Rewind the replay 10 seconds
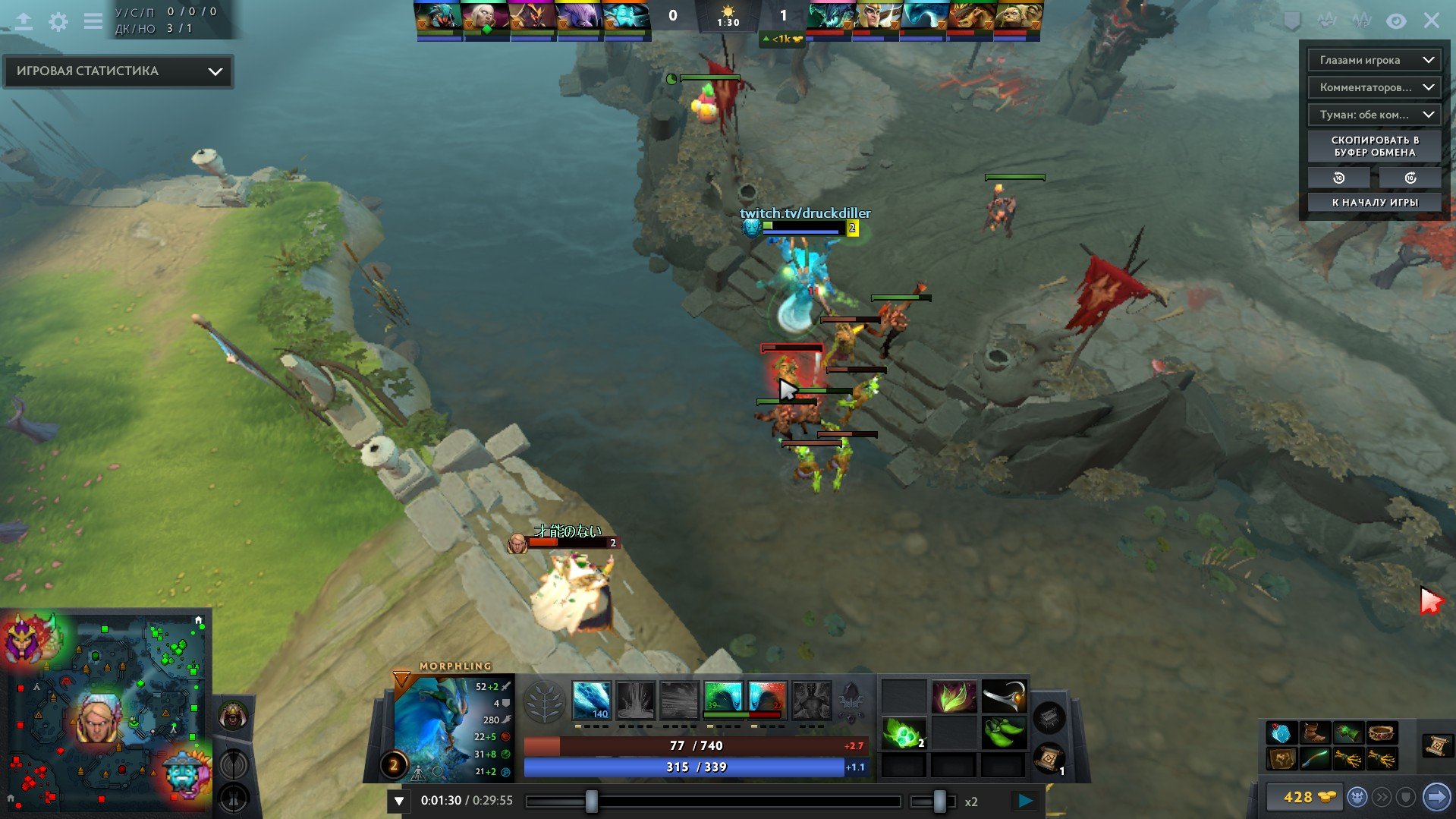The image size is (1456, 819). pyautogui.click(x=1338, y=178)
